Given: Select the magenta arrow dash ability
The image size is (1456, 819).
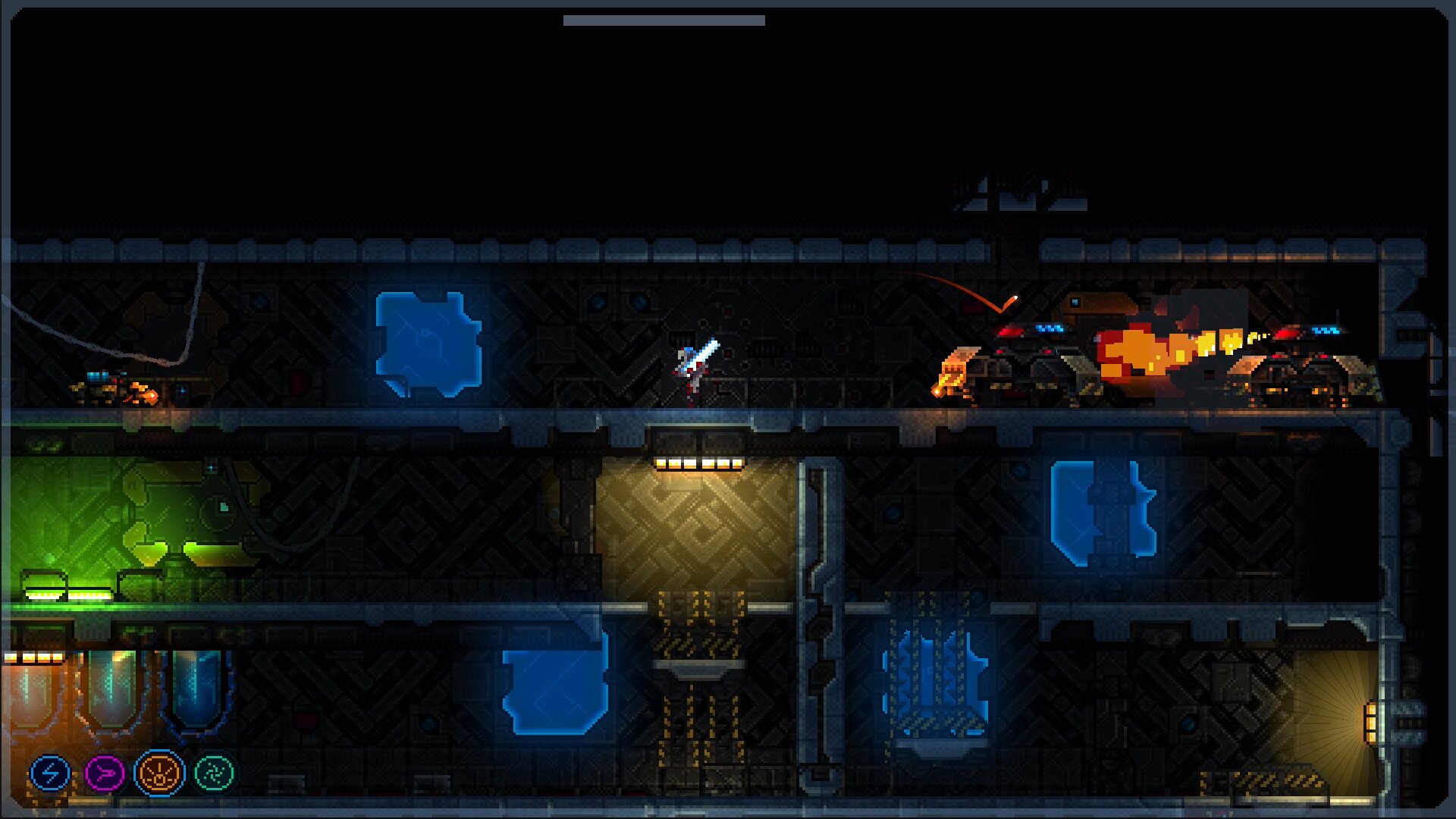Looking at the screenshot, I should pyautogui.click(x=104, y=773).
